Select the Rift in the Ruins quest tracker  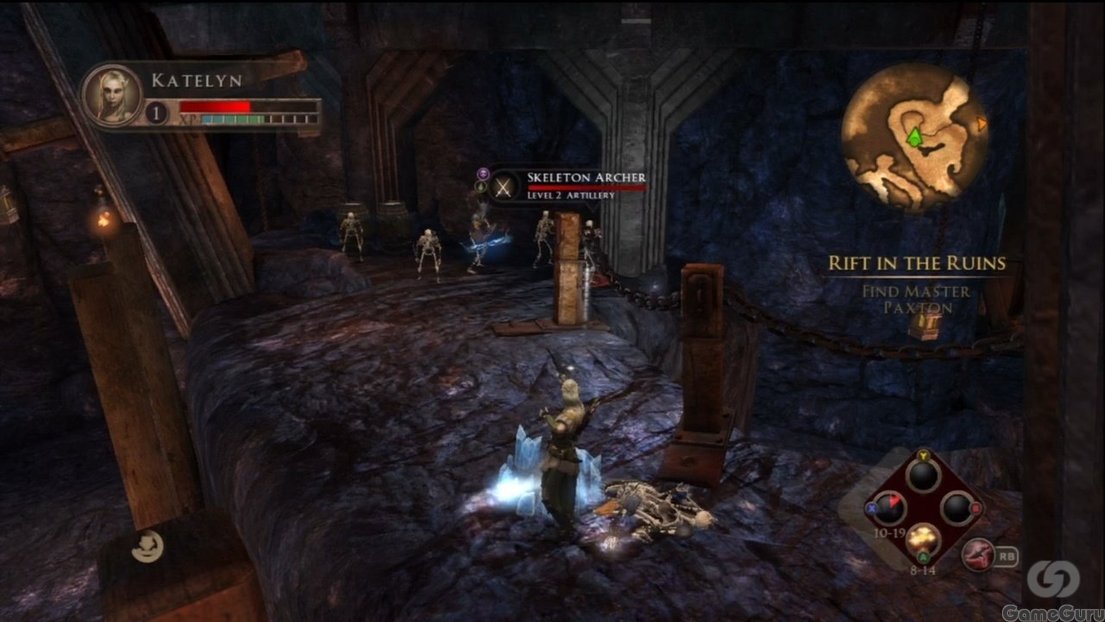(x=916, y=264)
